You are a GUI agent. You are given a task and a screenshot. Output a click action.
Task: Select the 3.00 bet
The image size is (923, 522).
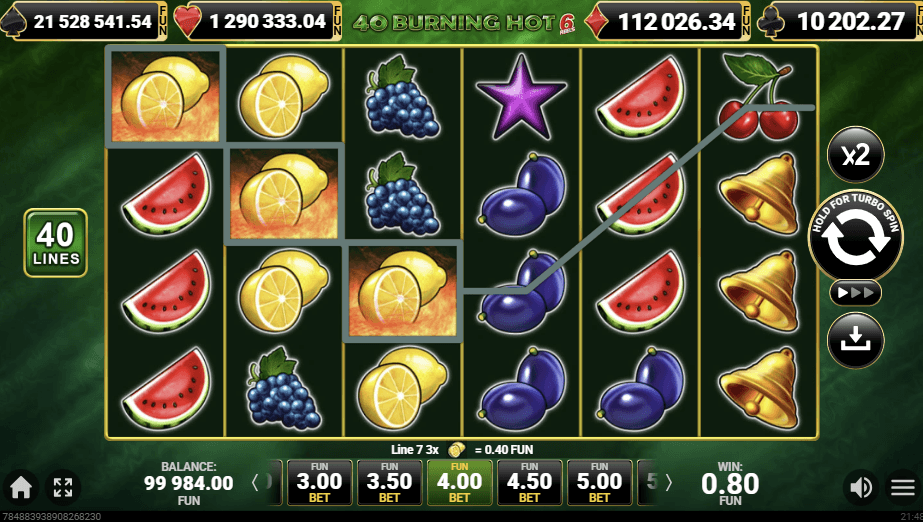point(320,483)
